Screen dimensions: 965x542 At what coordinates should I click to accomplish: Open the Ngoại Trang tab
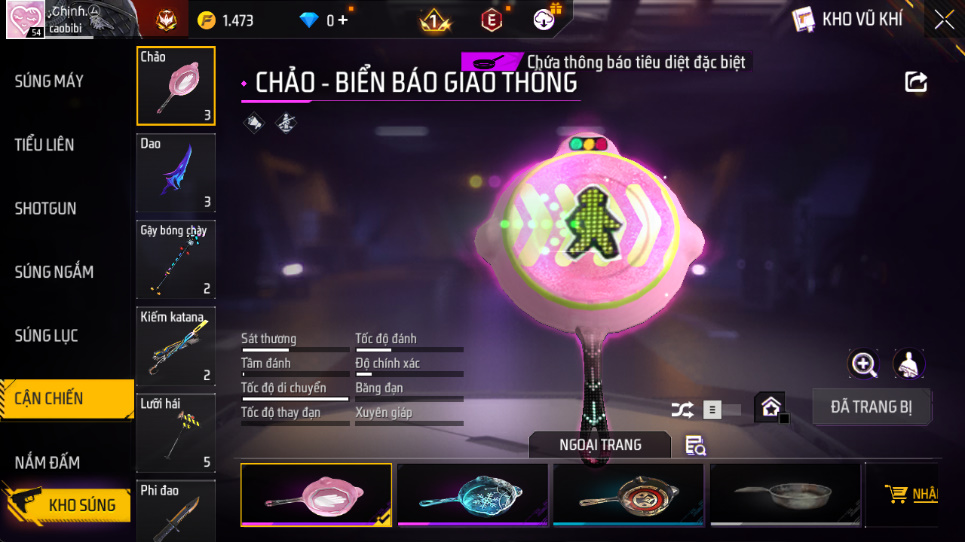(x=600, y=445)
